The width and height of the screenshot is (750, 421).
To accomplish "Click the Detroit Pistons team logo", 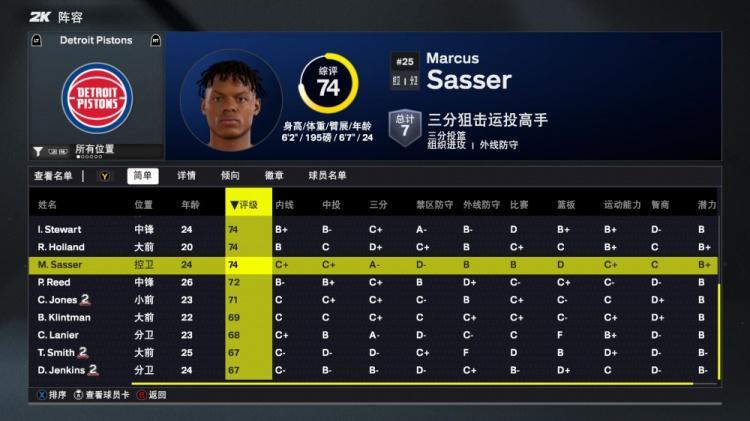I will 97,96.
